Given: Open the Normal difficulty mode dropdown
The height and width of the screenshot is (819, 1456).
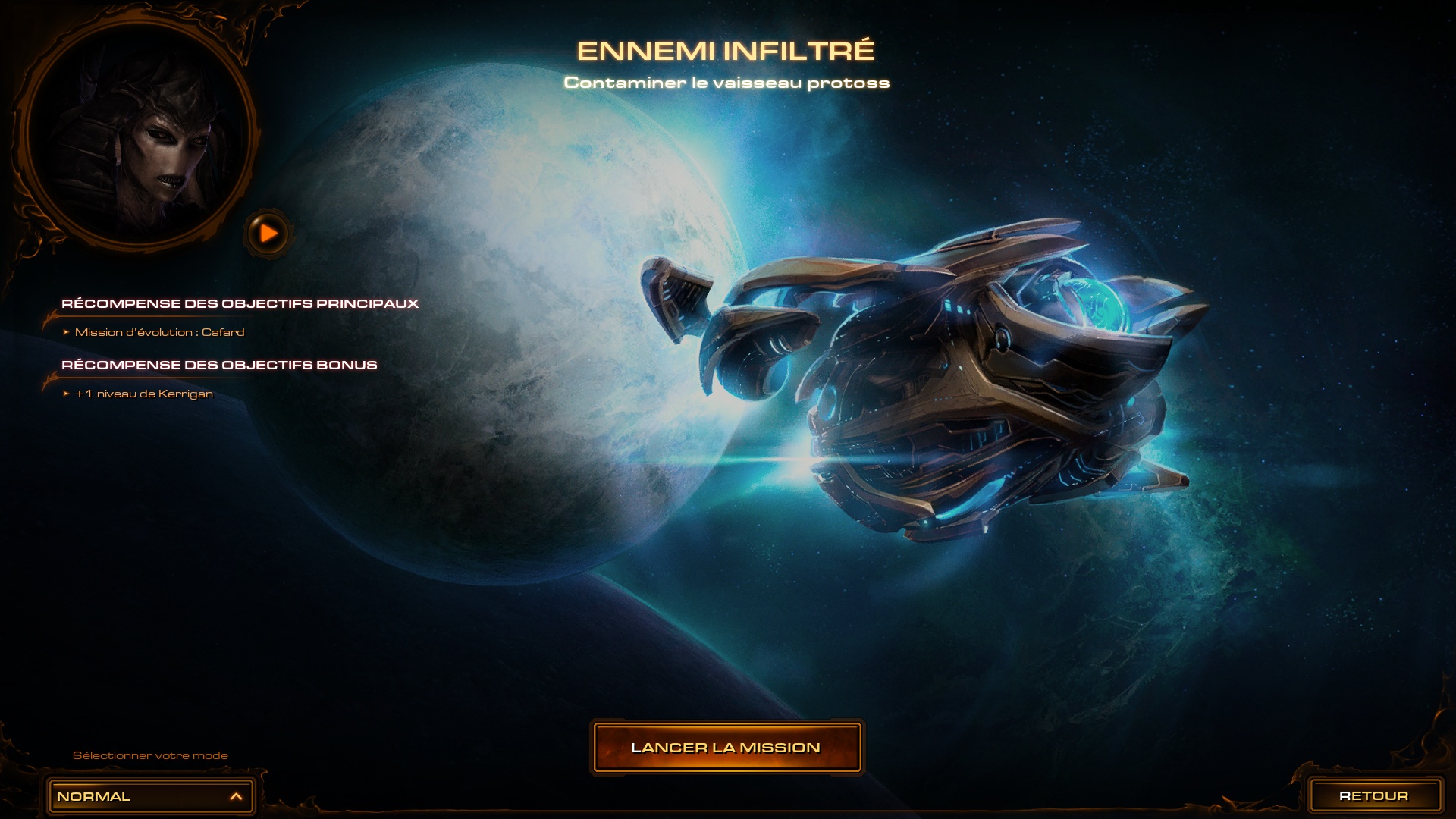Looking at the screenshot, I should coord(150,796).
